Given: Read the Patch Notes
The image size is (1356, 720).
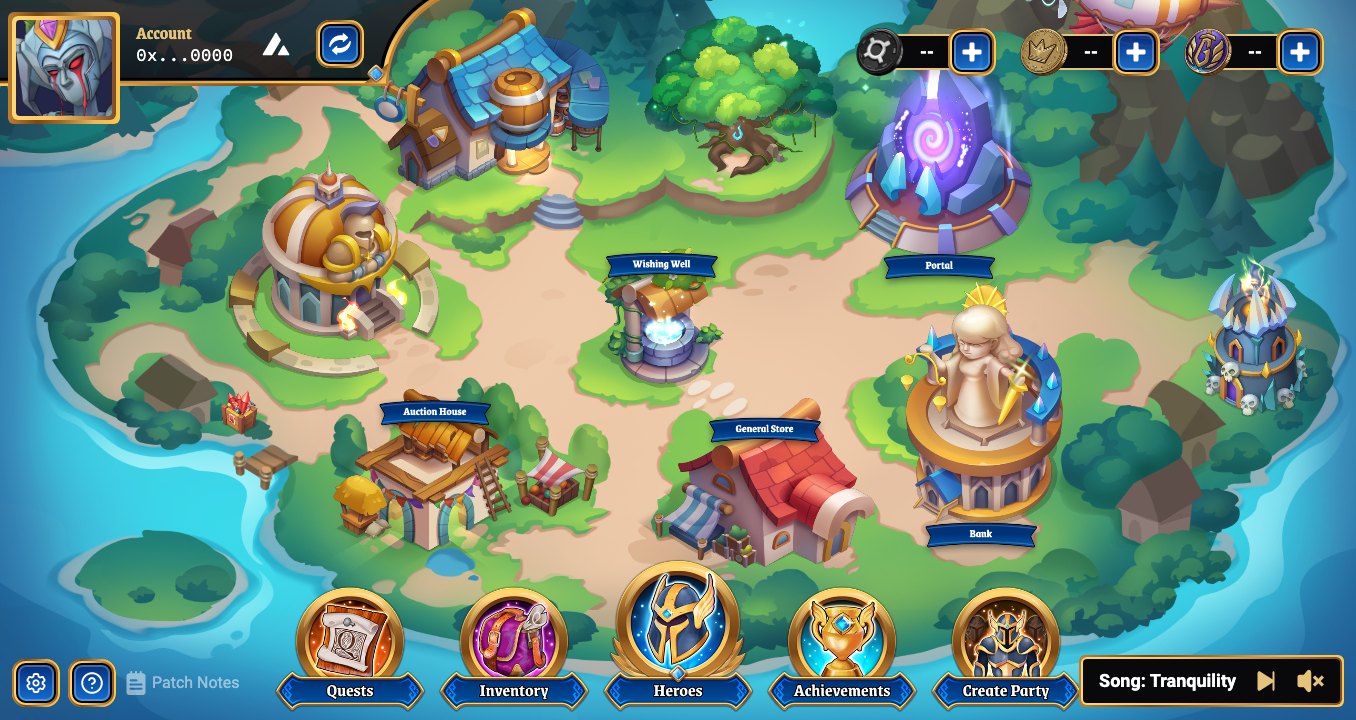Looking at the screenshot, I should point(184,683).
